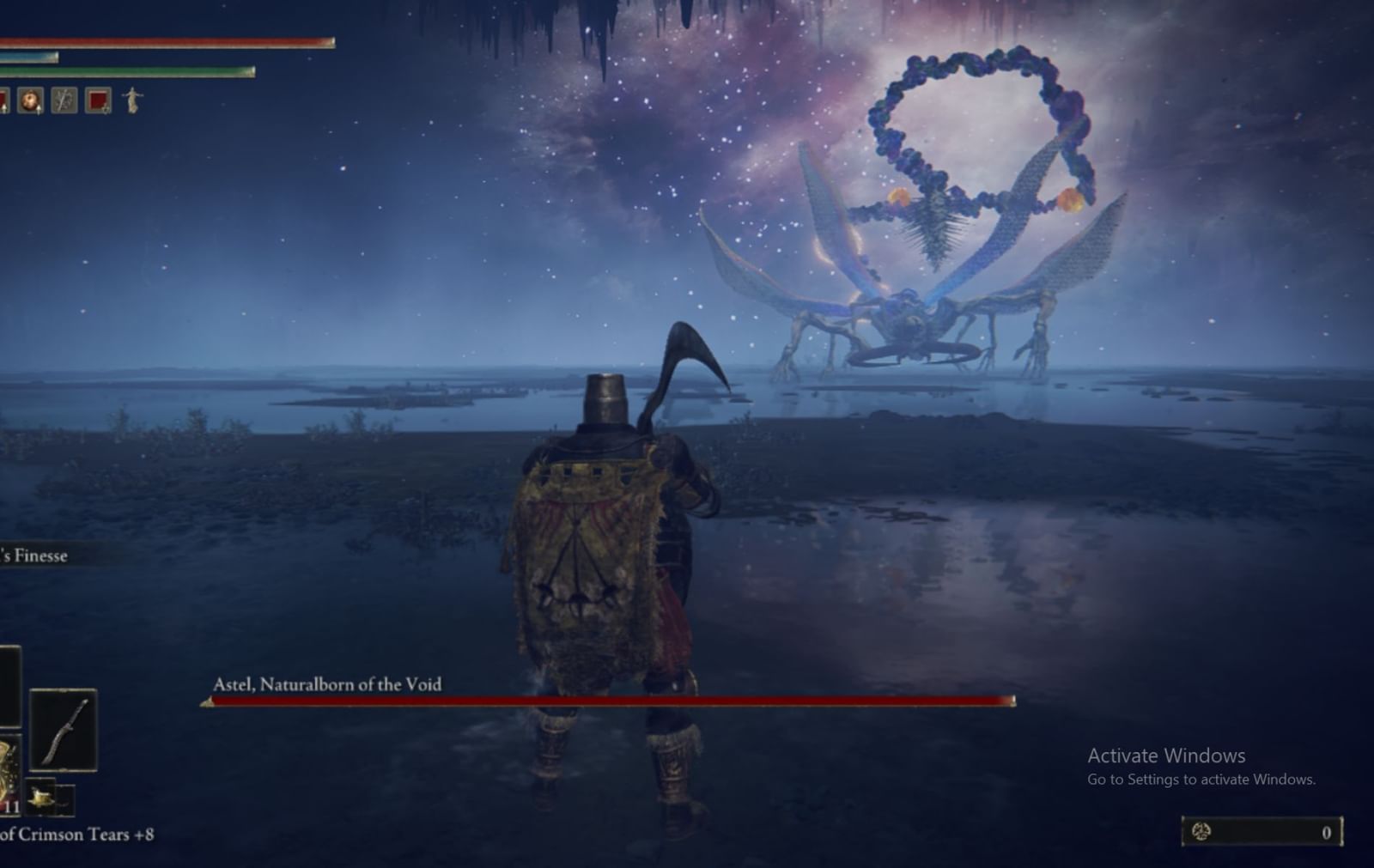Viewport: 1374px width, 868px height.
Task: Click the boss name Astel, Naturalborn of the Void
Action: click(326, 684)
